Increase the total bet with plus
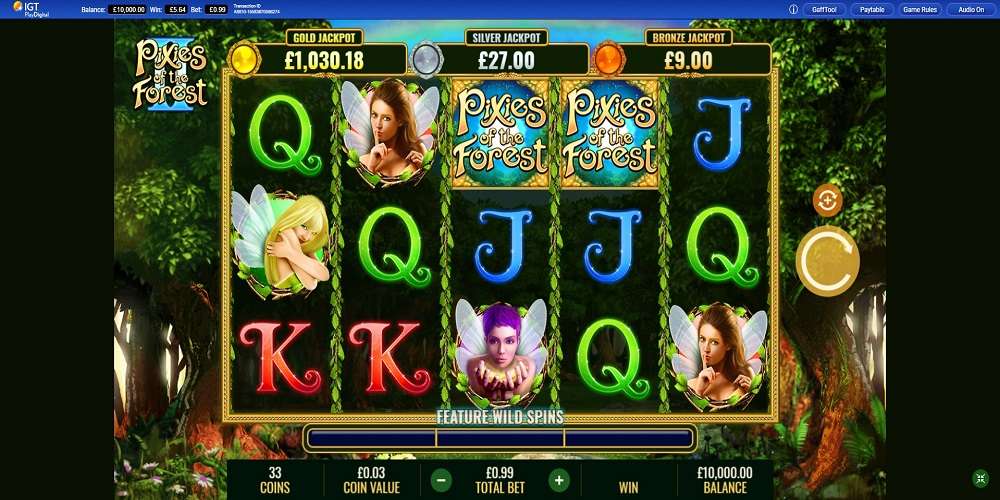Screen dimensions: 1000x500 [x=559, y=479]
